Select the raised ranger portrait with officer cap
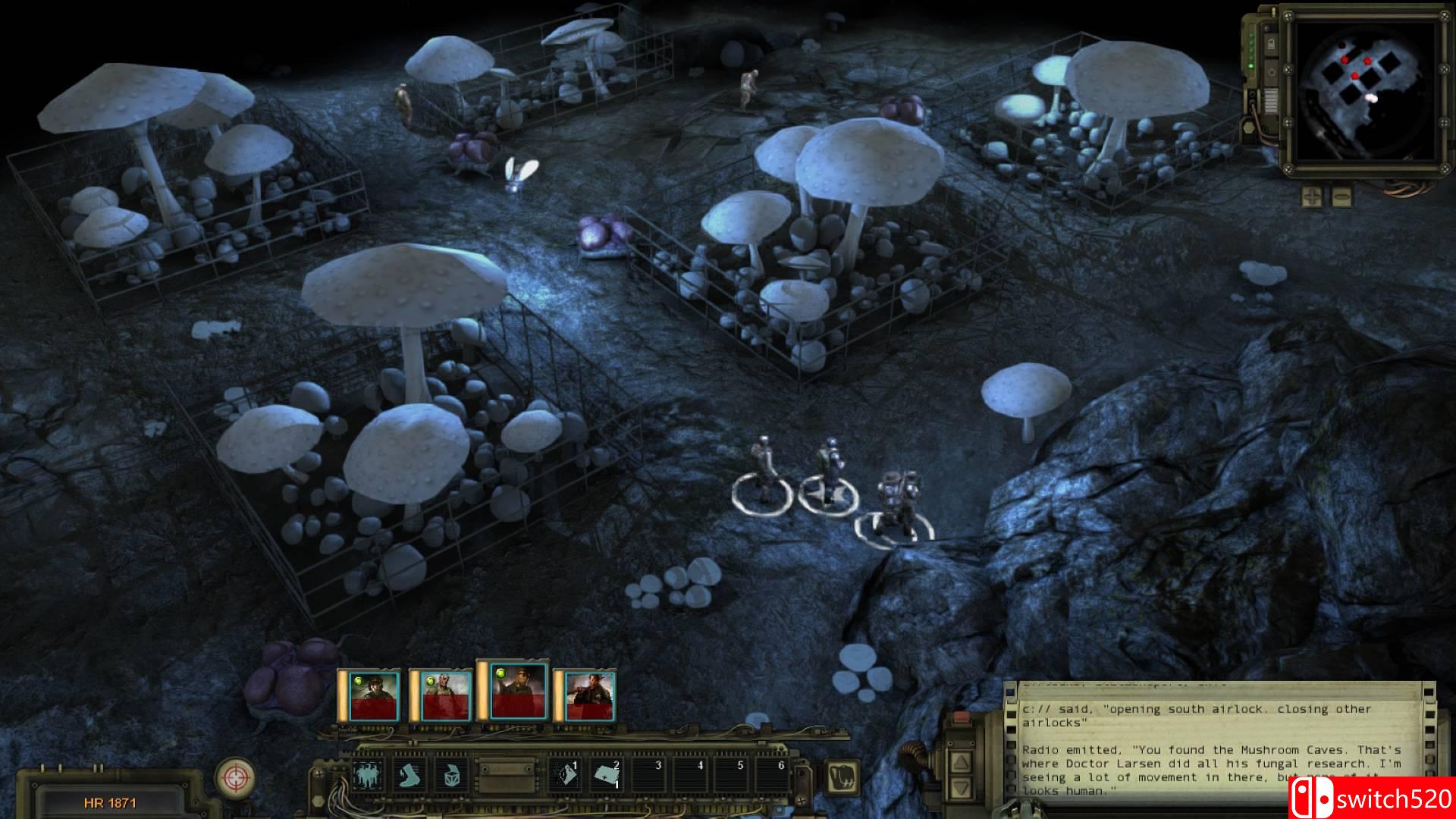 point(519,690)
